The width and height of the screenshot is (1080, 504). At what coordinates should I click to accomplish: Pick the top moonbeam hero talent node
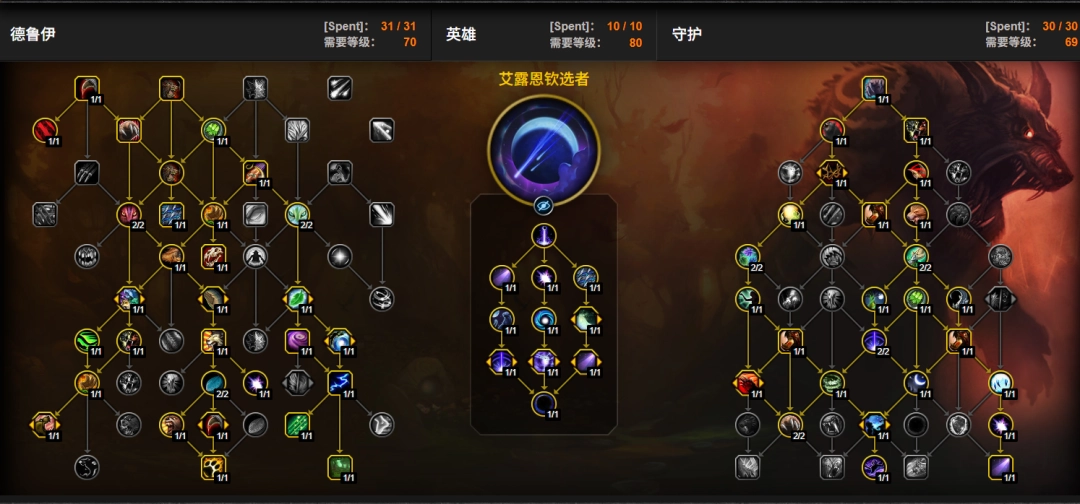click(x=543, y=236)
